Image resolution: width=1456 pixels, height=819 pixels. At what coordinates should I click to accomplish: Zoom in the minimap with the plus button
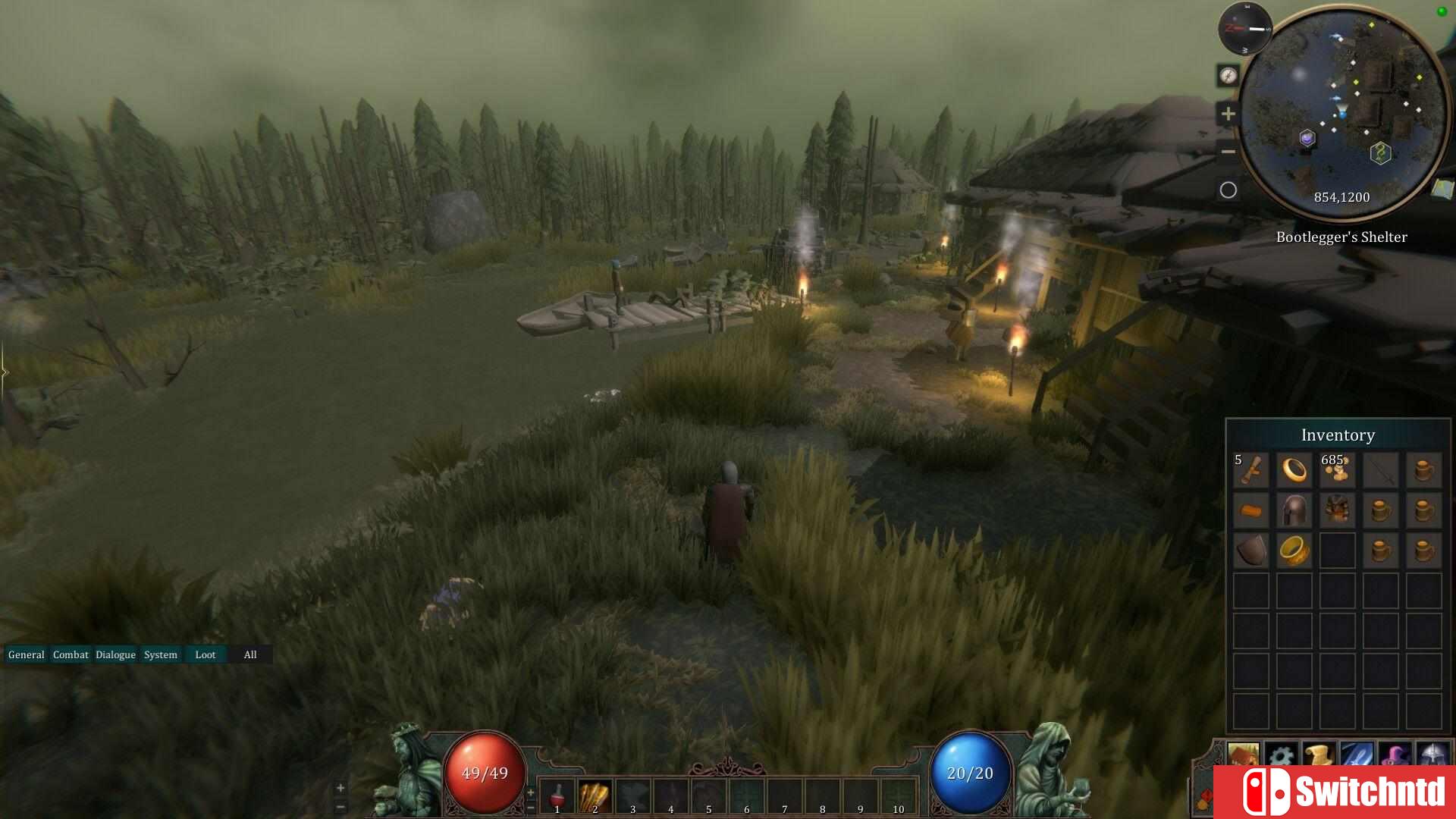(1227, 114)
